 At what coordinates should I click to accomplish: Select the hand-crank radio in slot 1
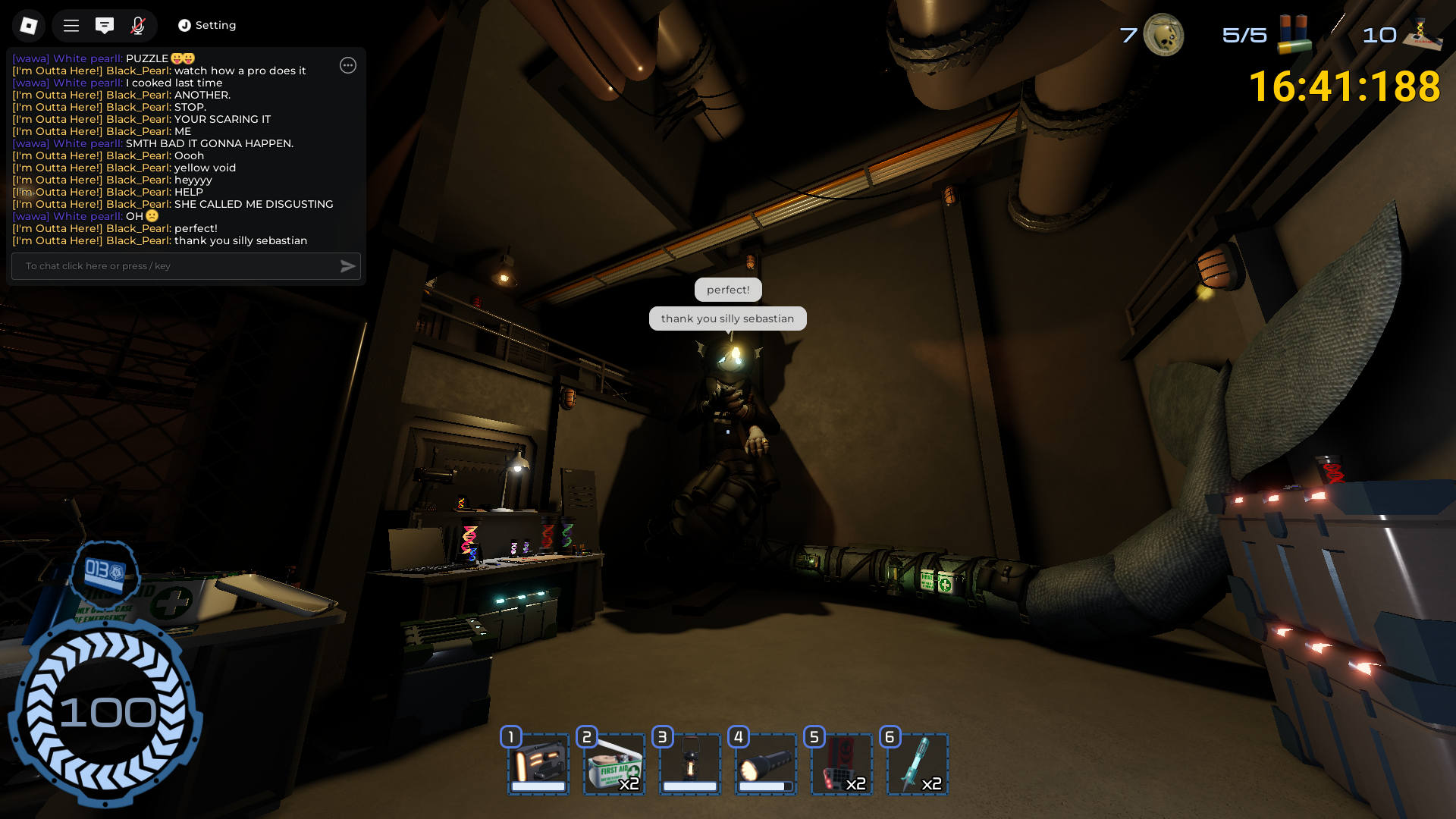(538, 764)
